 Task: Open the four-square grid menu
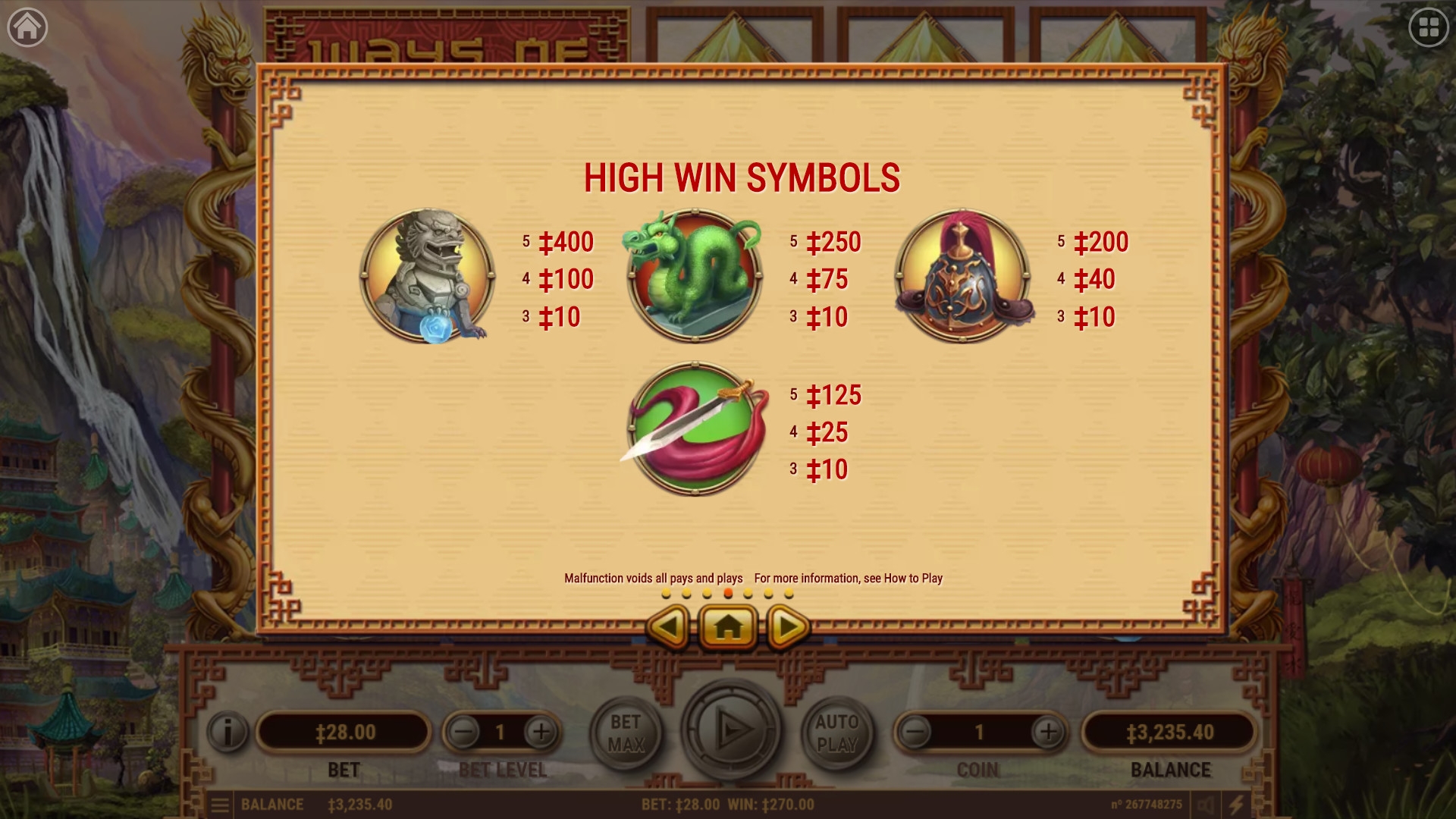click(x=1429, y=27)
